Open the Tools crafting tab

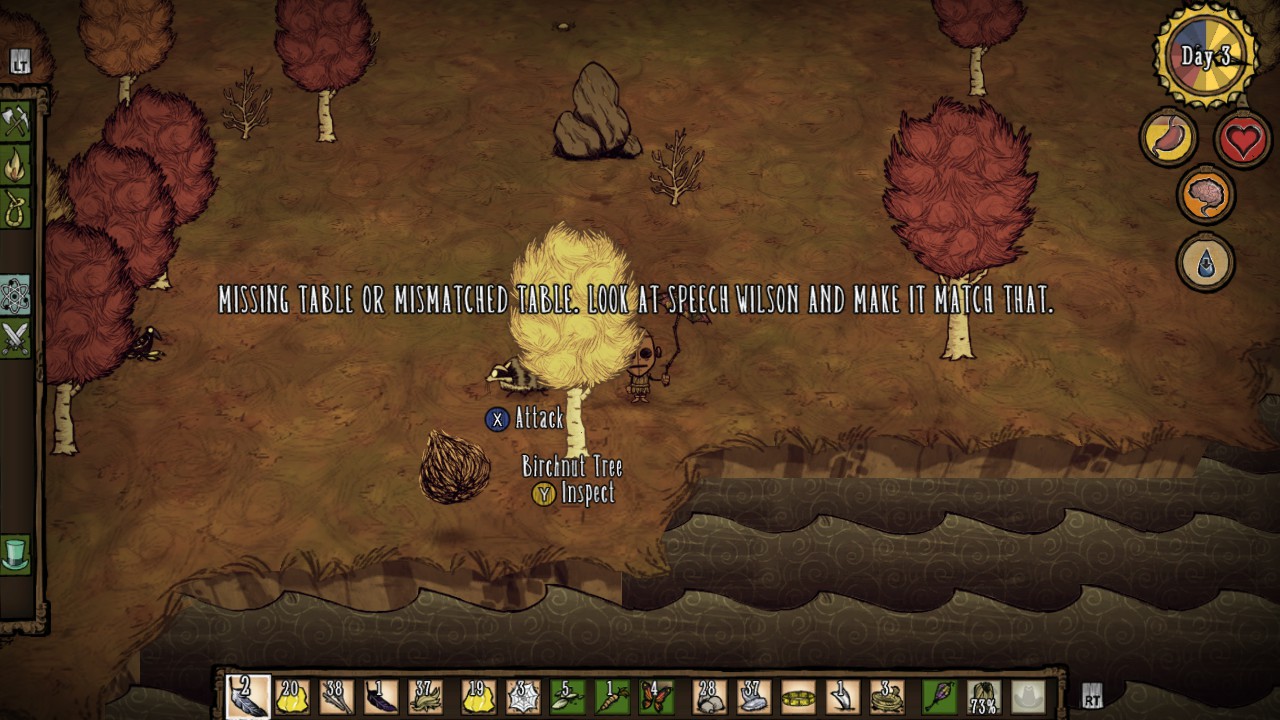(x=16, y=122)
